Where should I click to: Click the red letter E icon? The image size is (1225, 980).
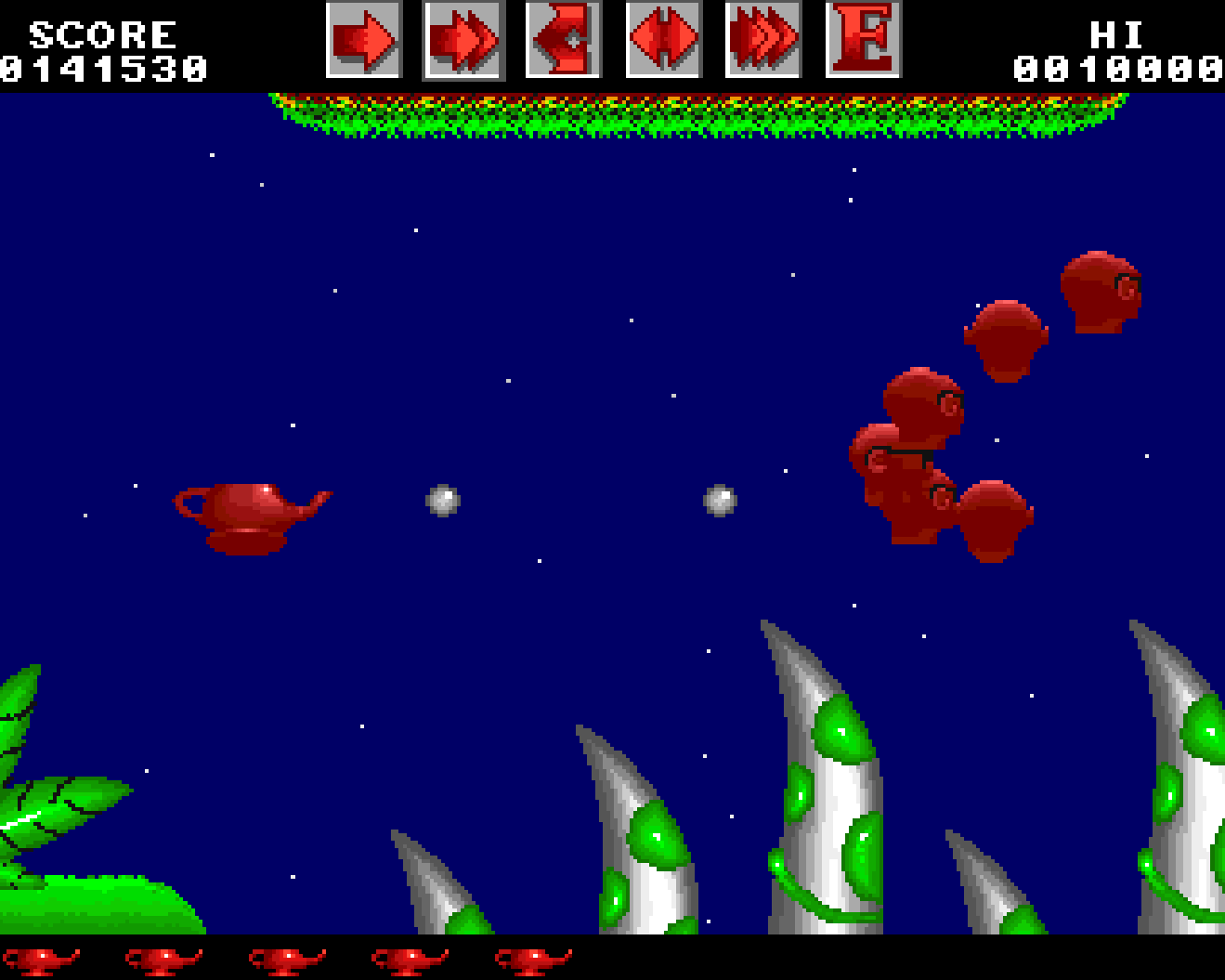(x=863, y=40)
